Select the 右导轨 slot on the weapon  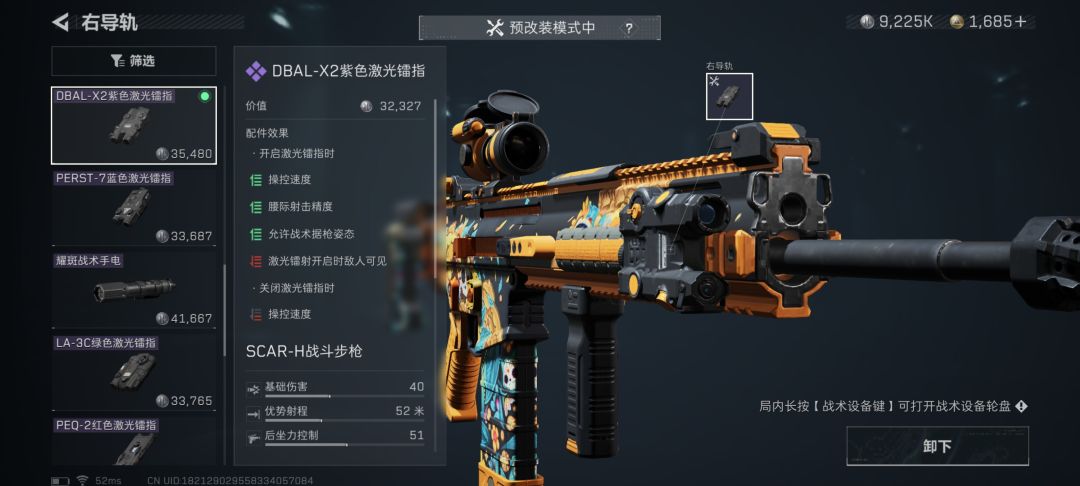pyautogui.click(x=729, y=96)
